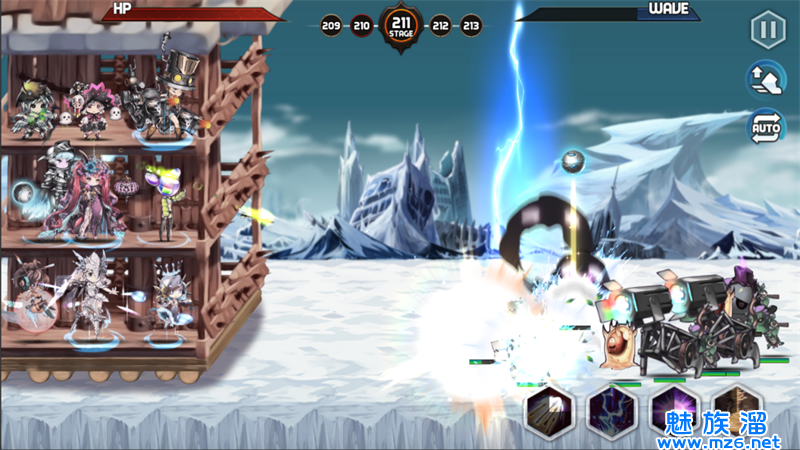Cast the lightning strike skill
This screenshot has height=450, width=800.
click(x=612, y=411)
